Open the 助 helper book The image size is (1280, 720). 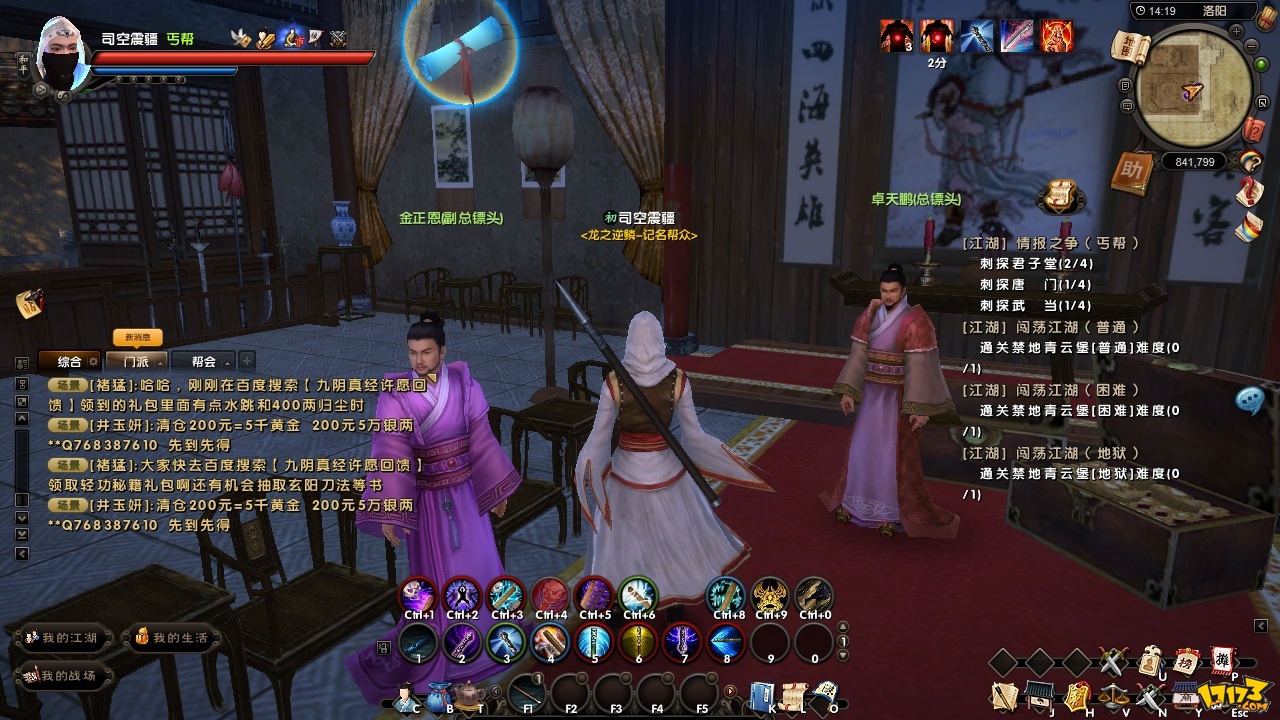pos(1131,172)
